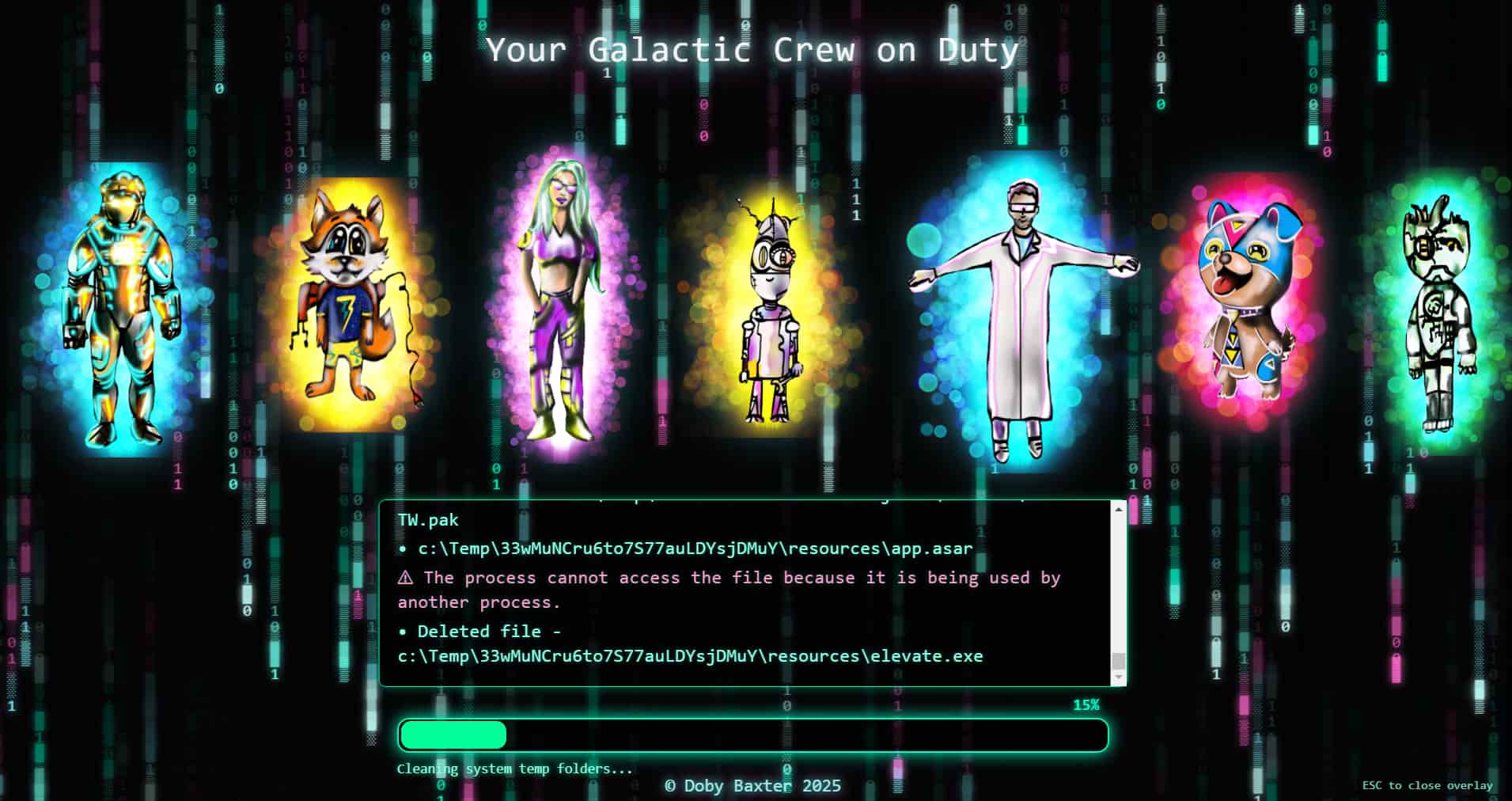Click the Doby Baxter 2025 copyright text
This screenshot has width=1512, height=801.
point(753,786)
